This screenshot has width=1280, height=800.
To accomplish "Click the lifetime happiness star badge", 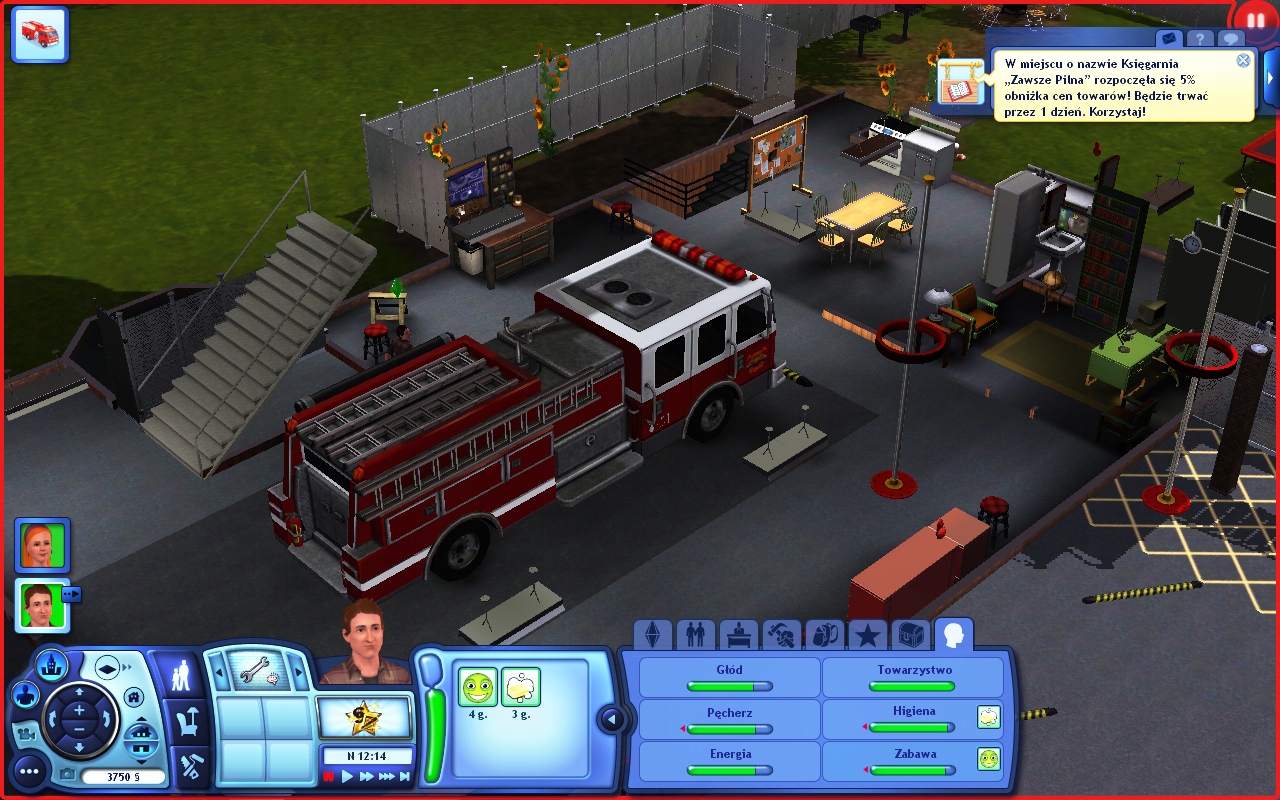I will click(x=365, y=719).
